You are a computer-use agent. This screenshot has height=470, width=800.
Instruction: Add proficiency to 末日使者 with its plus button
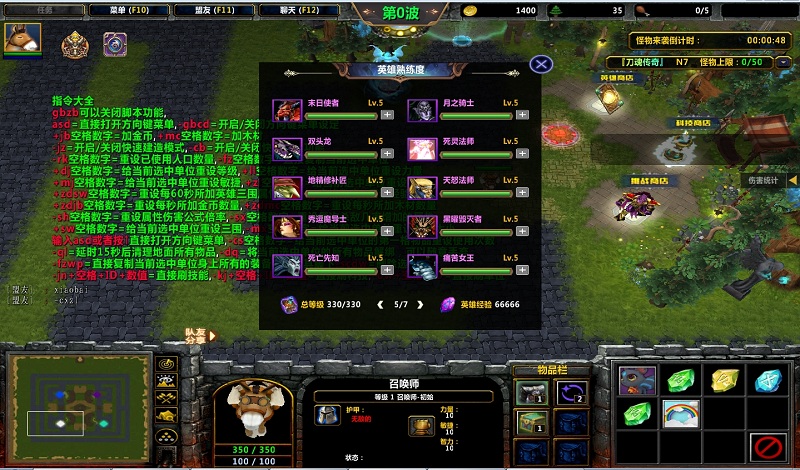point(387,115)
